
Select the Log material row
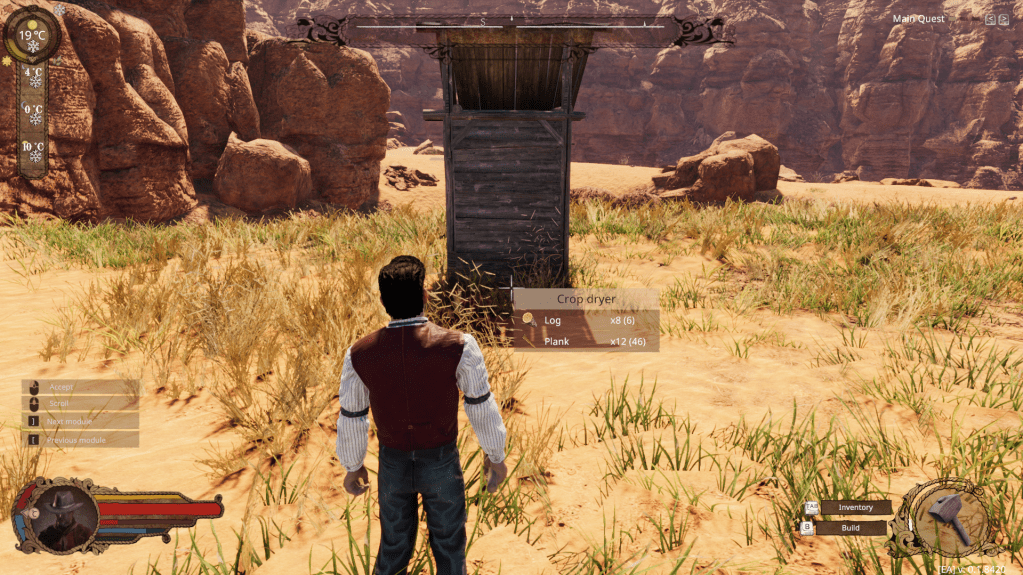click(x=586, y=320)
